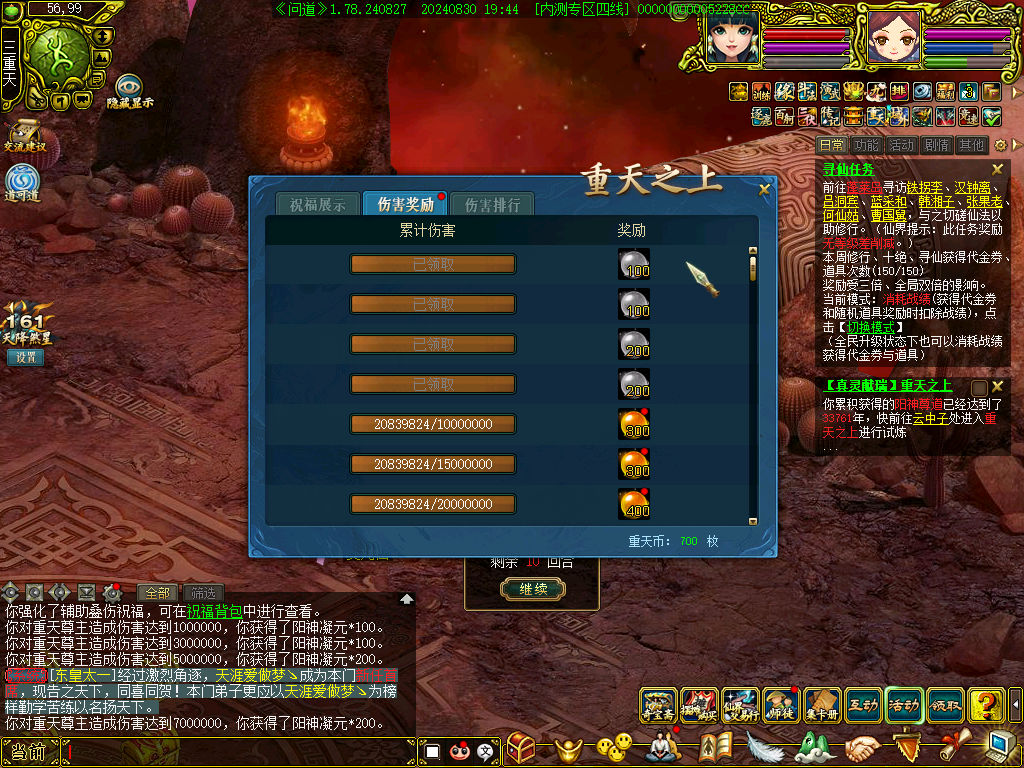Click the 继续 continue button
This screenshot has width=1024, height=768.
(532, 589)
